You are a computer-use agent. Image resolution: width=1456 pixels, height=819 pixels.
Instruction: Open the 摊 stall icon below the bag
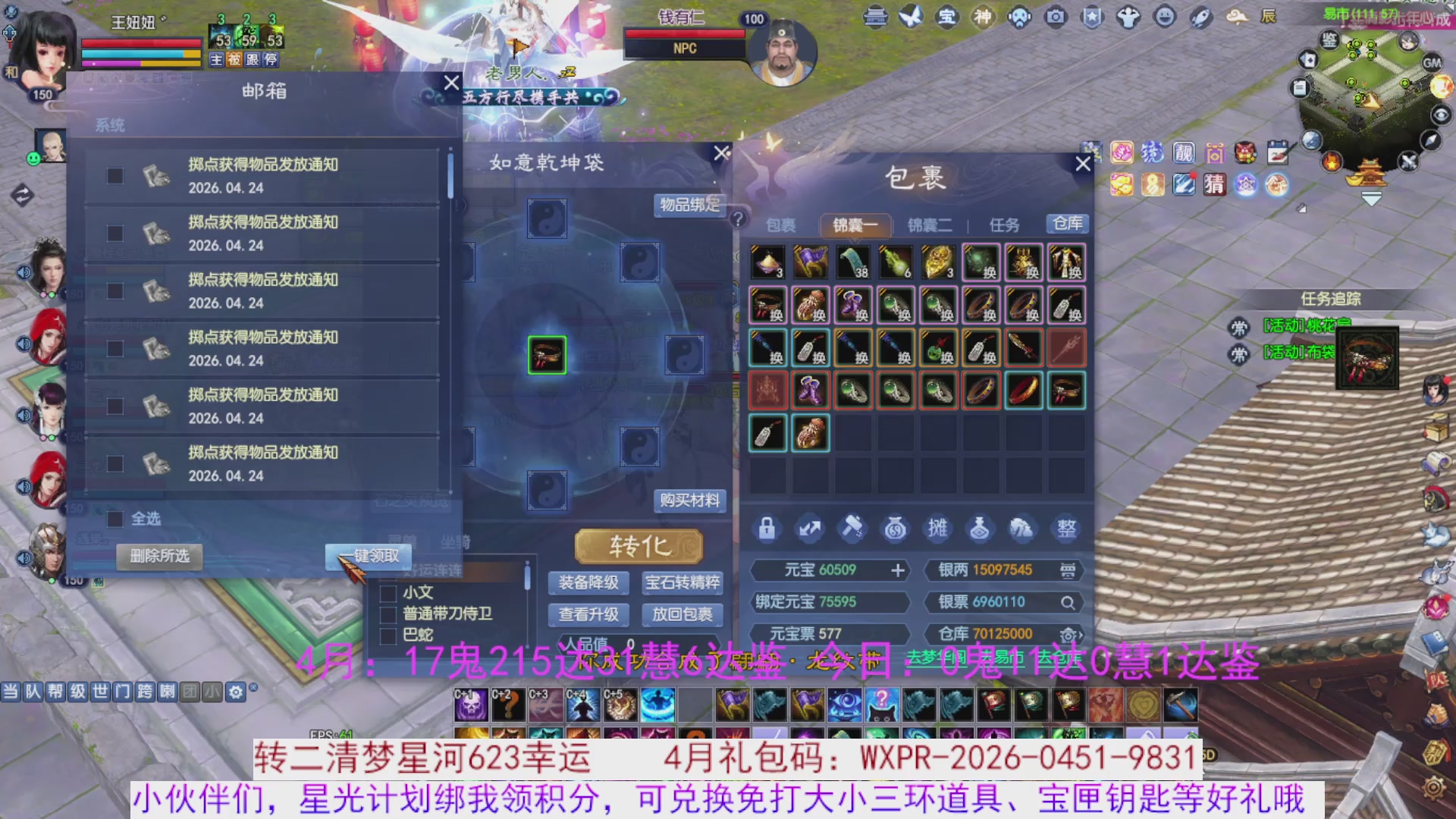click(x=937, y=529)
